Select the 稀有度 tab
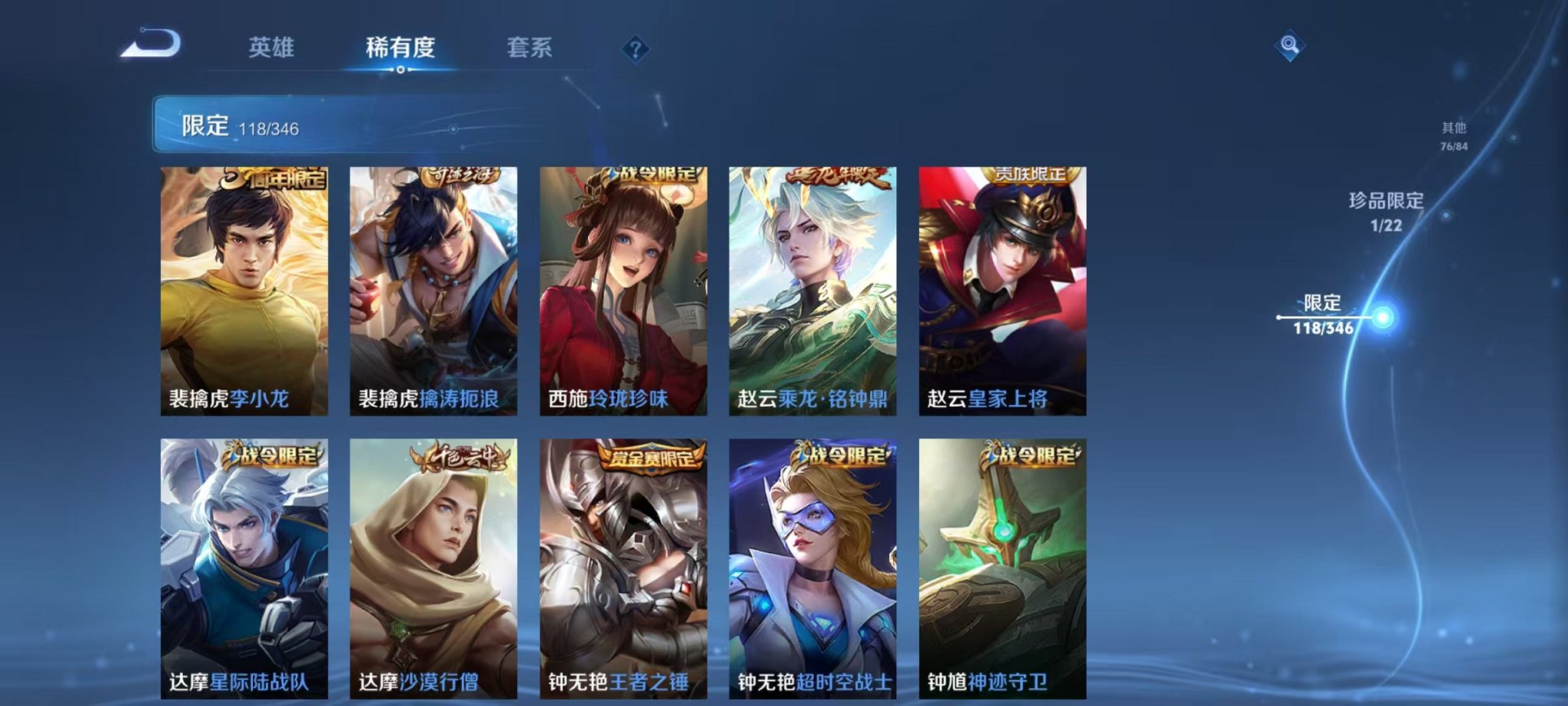This screenshot has width=1568, height=706. click(x=401, y=46)
